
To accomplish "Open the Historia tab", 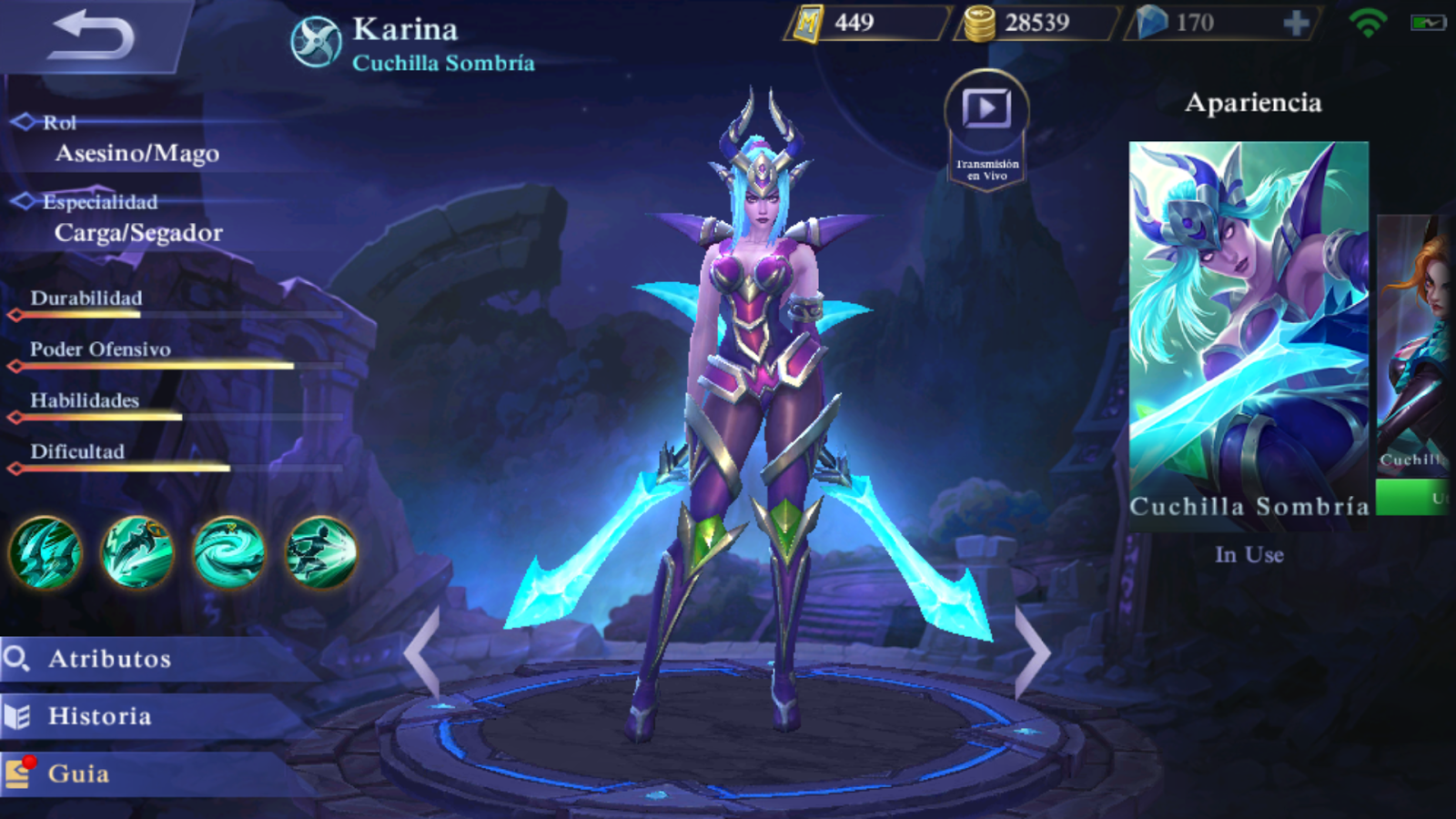I will pyautogui.click(x=100, y=716).
